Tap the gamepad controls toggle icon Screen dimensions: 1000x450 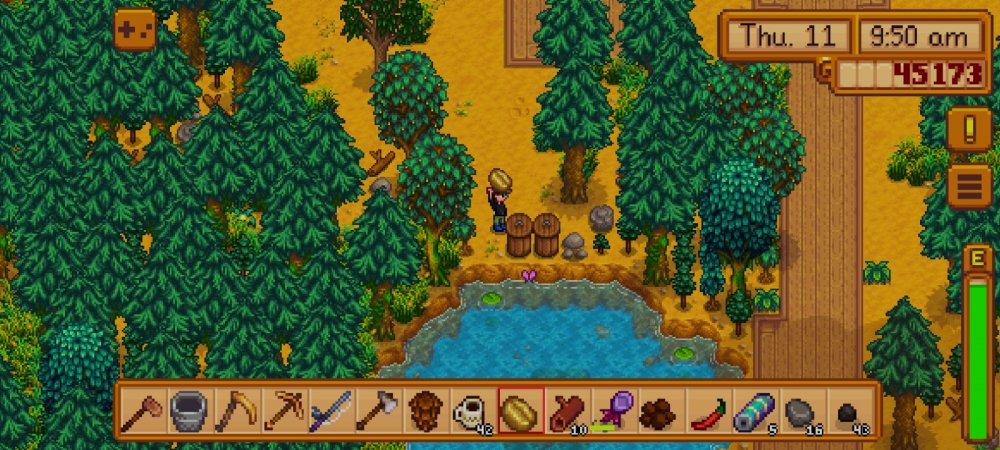135,30
